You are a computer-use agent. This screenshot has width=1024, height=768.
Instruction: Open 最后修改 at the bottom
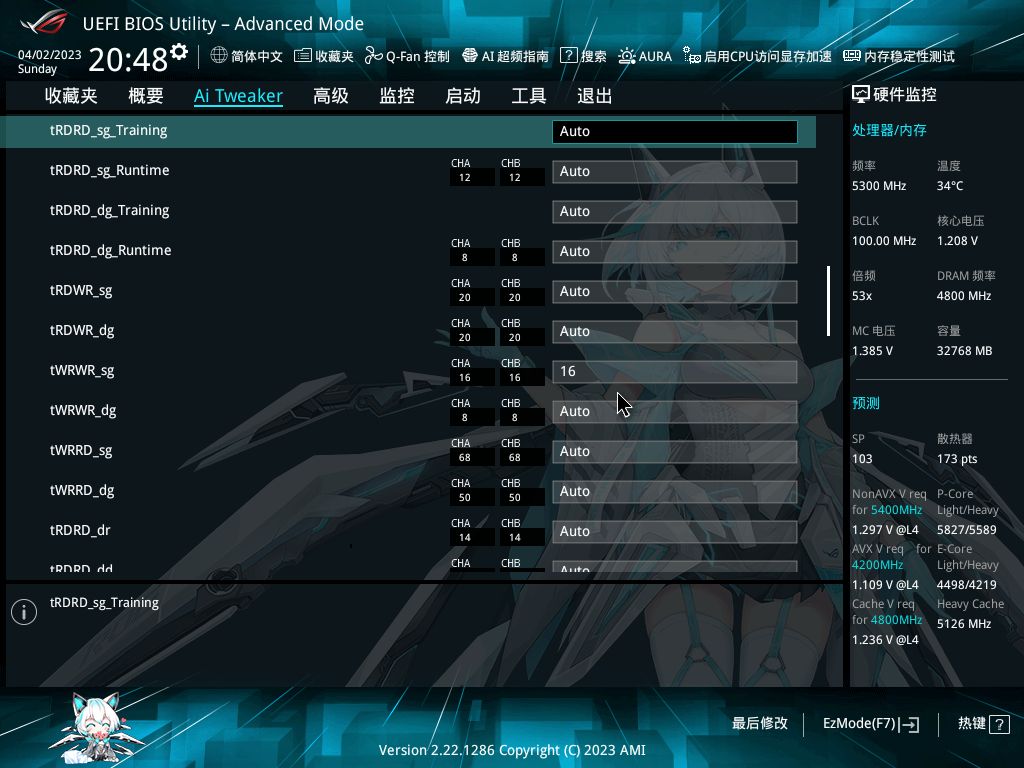pyautogui.click(x=759, y=723)
